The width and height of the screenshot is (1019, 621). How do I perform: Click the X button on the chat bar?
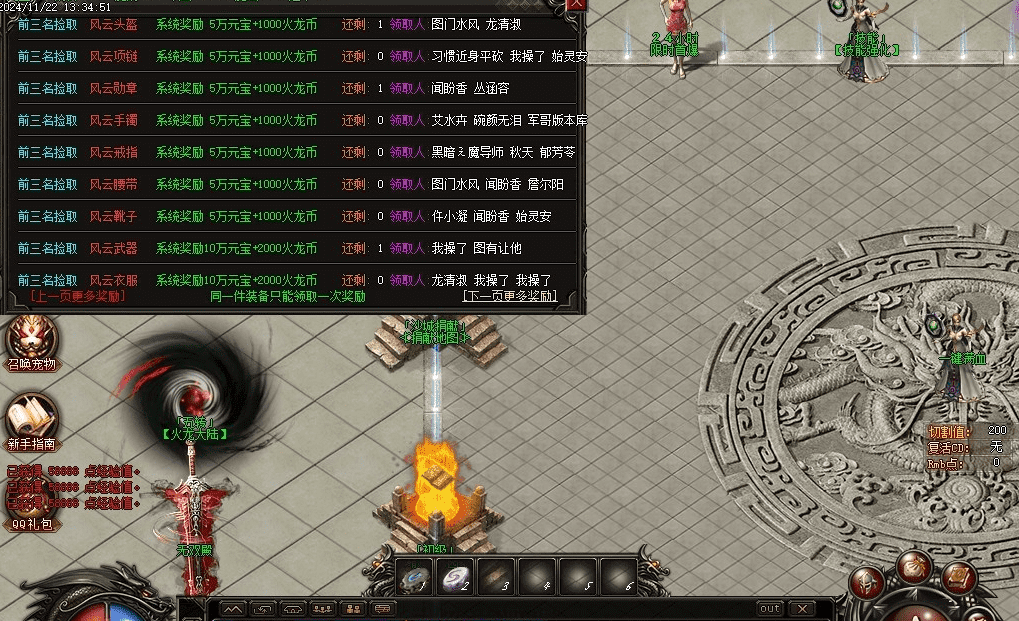pyautogui.click(x=801, y=608)
